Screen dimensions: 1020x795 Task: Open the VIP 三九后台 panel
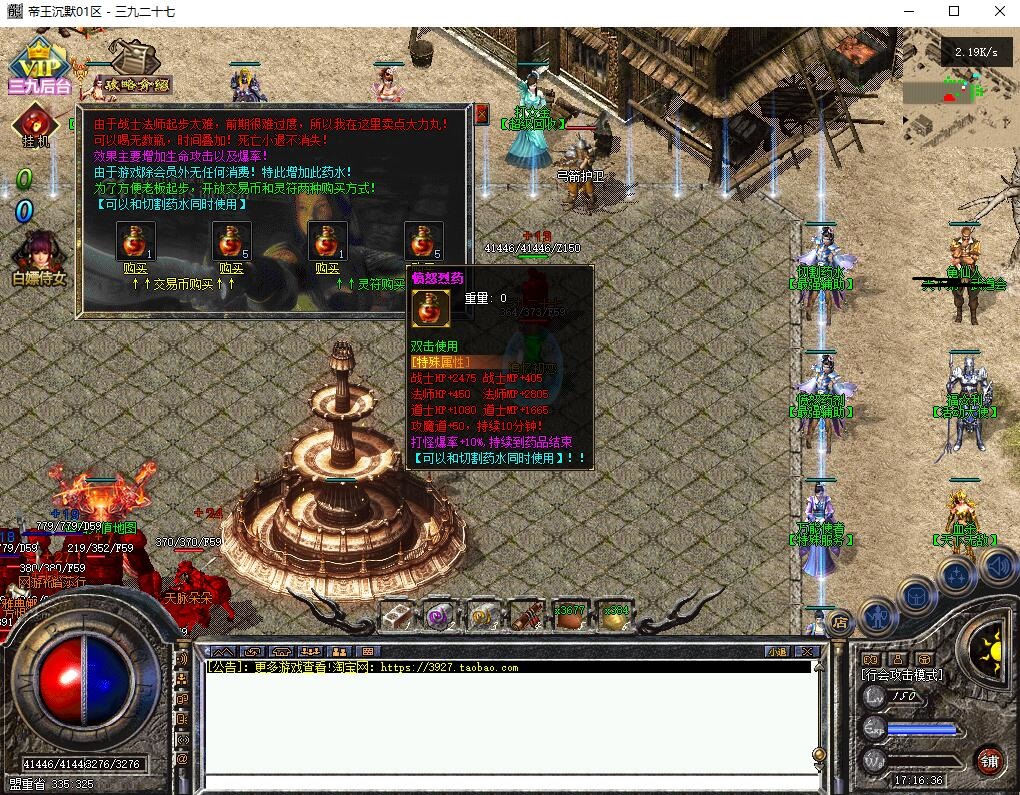pyautogui.click(x=40, y=65)
